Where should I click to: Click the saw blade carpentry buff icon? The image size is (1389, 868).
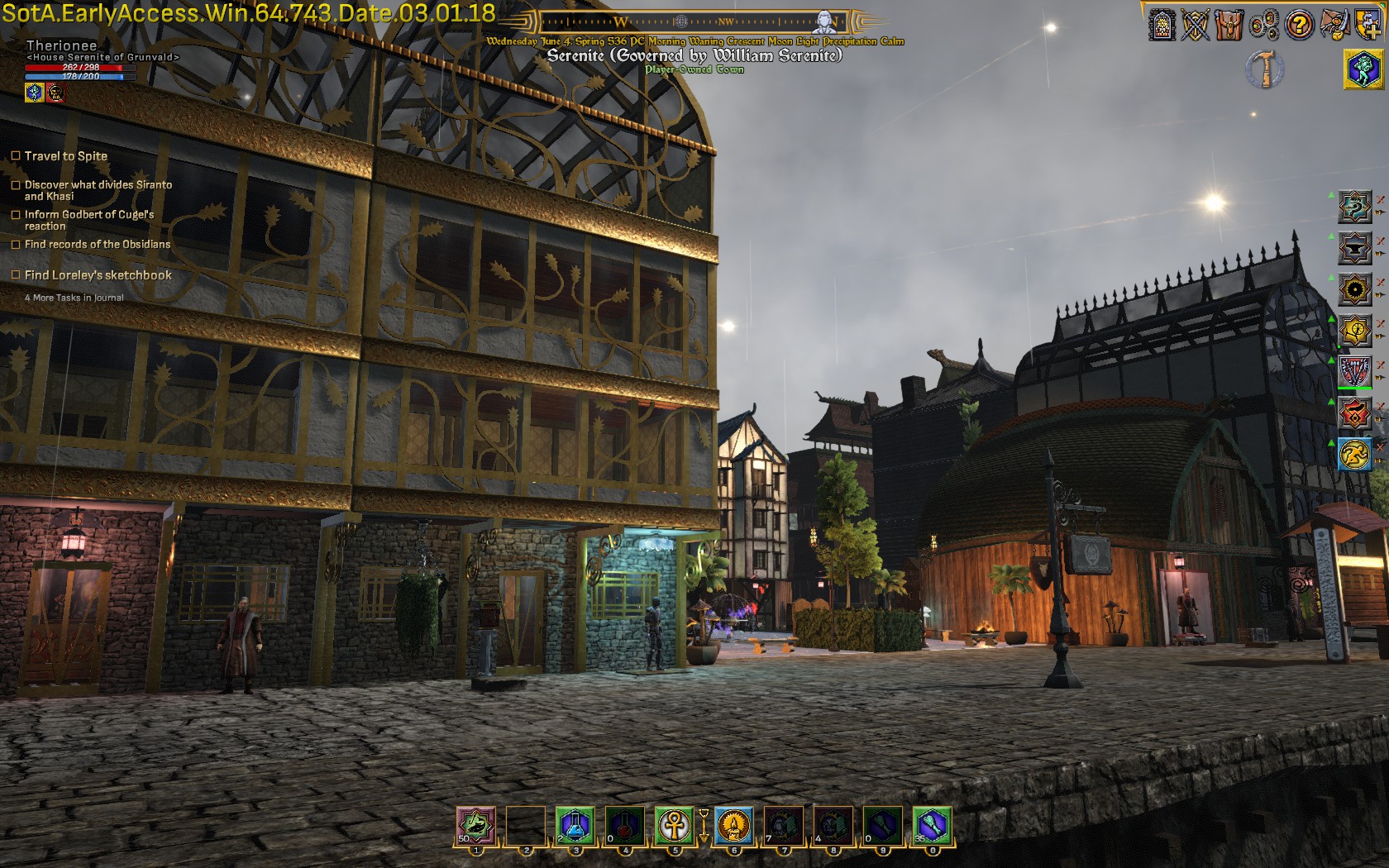pos(1355,289)
